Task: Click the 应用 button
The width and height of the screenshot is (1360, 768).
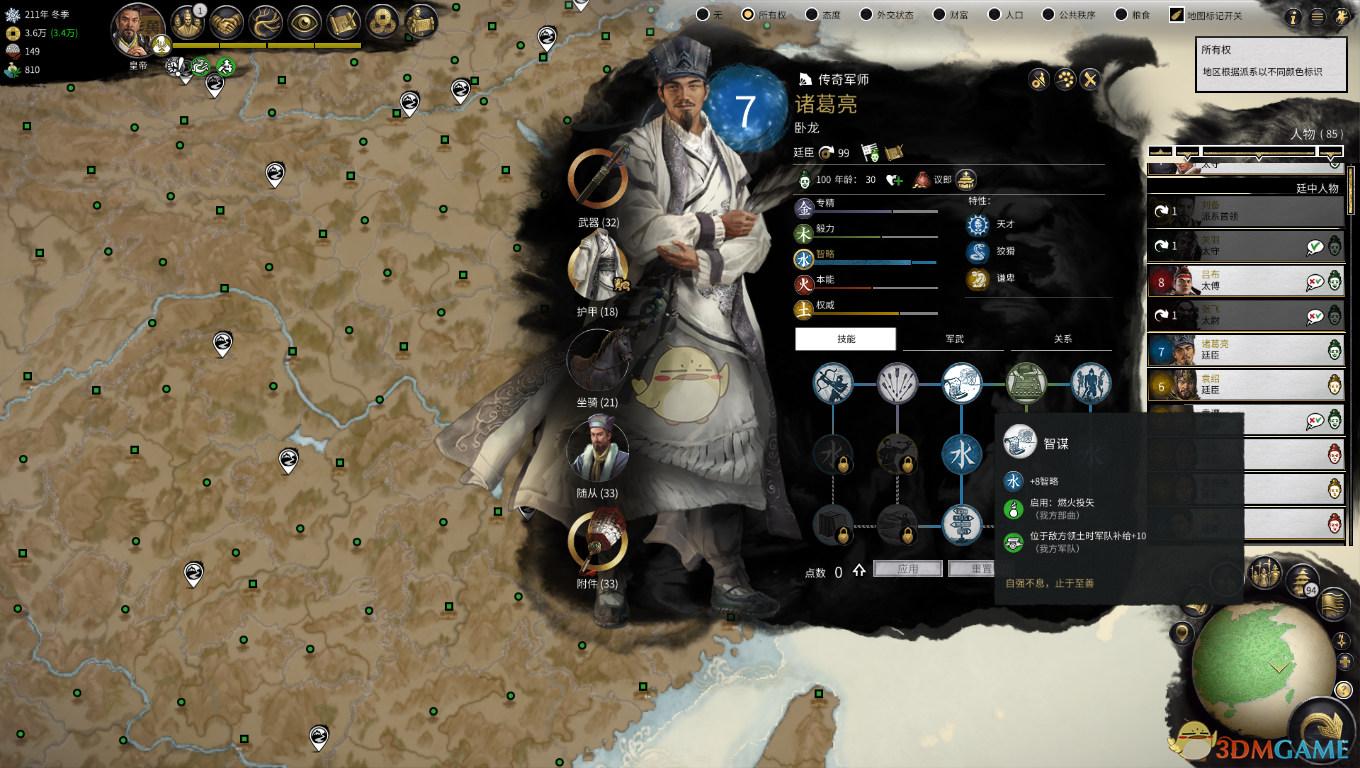Action: (x=908, y=569)
